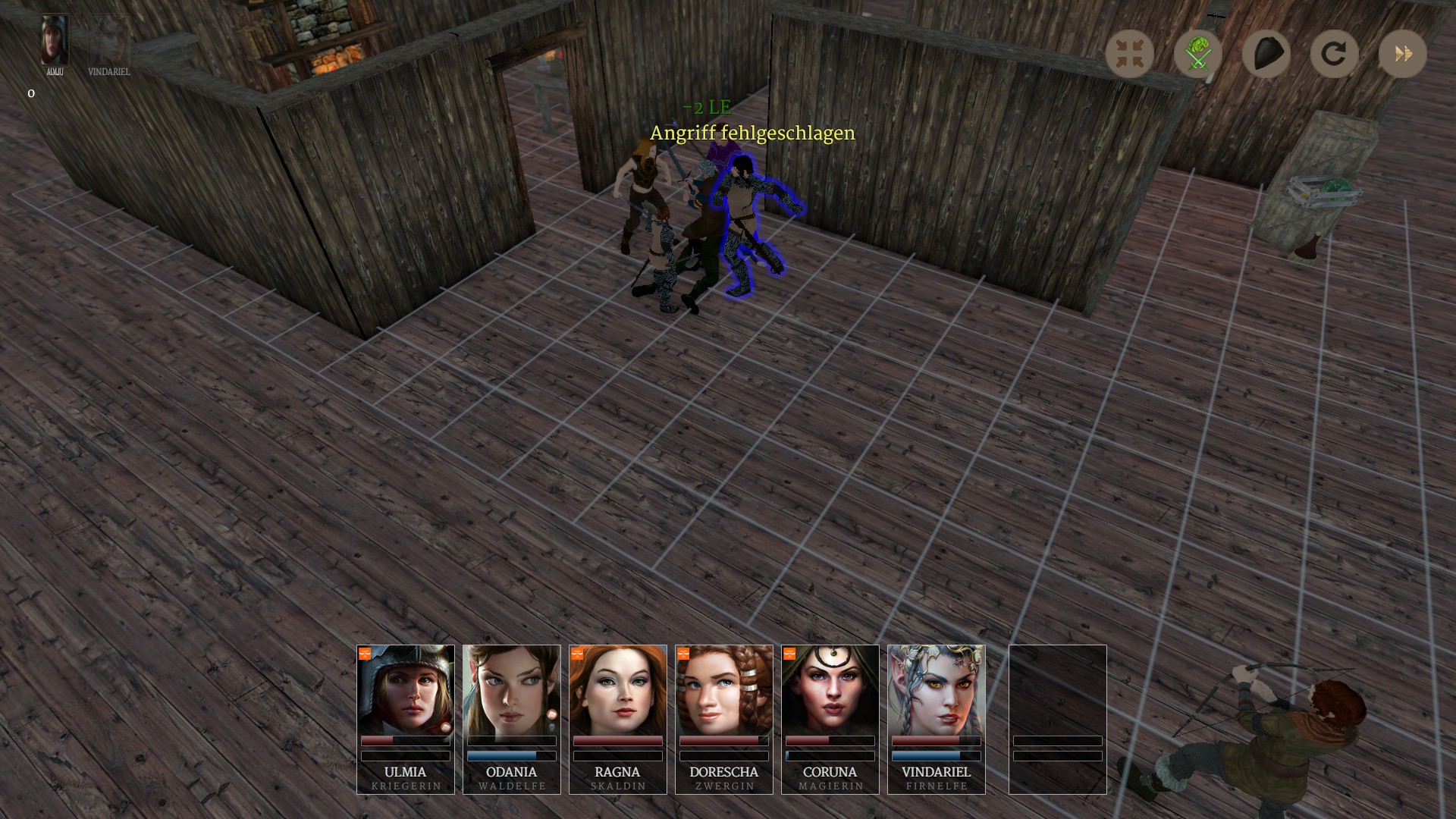Click the helmeted portrait in turn order
The width and height of the screenshot is (1456, 819).
point(55,40)
